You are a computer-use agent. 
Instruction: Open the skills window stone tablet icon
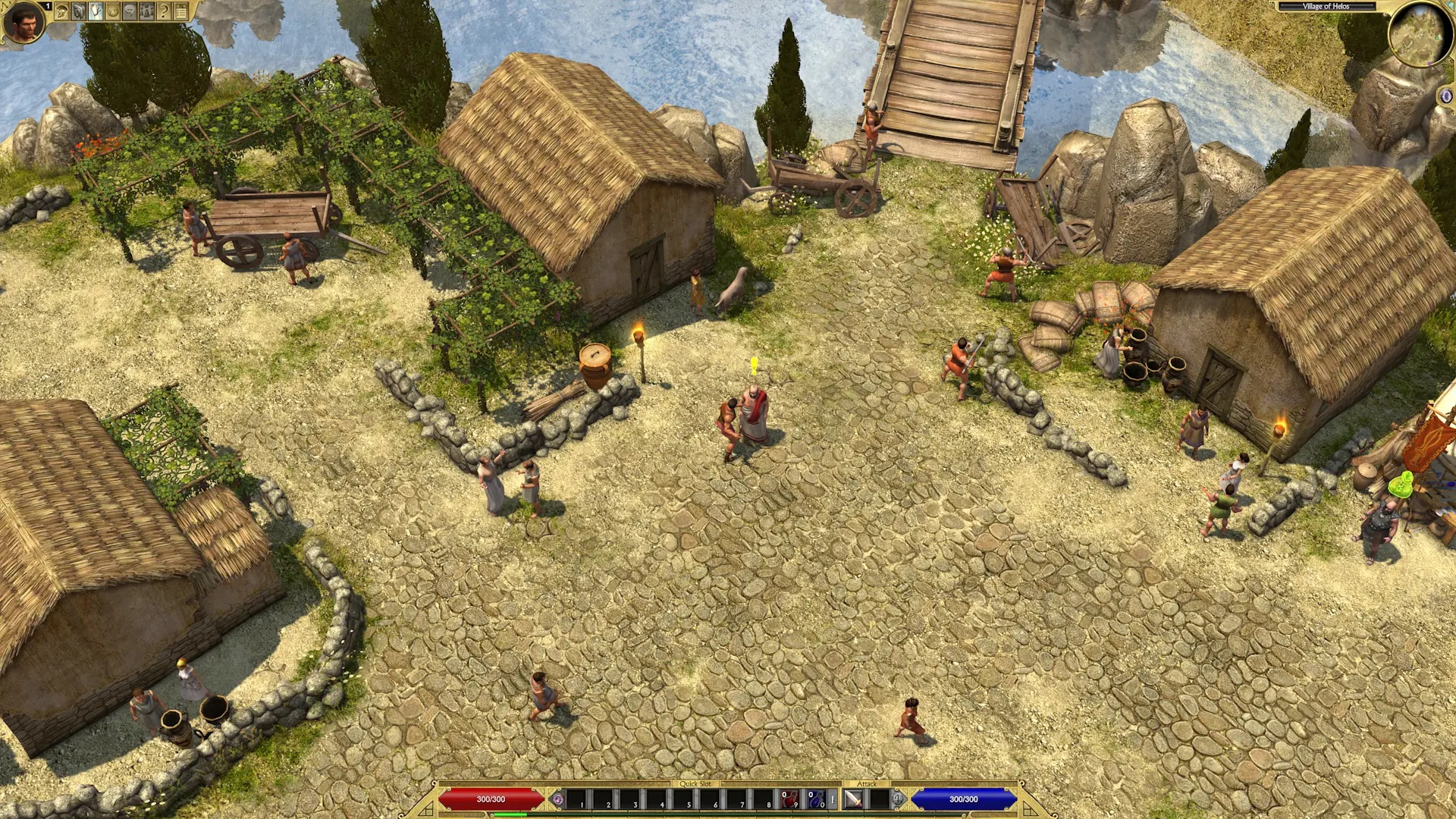click(79, 11)
